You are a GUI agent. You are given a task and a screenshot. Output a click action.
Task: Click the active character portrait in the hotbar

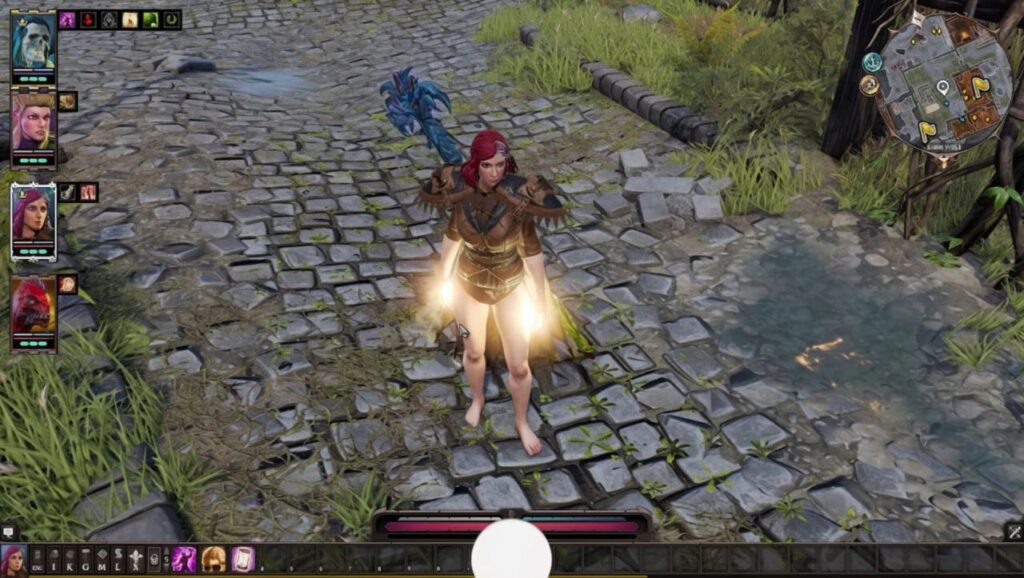pyautogui.click(x=13, y=560)
